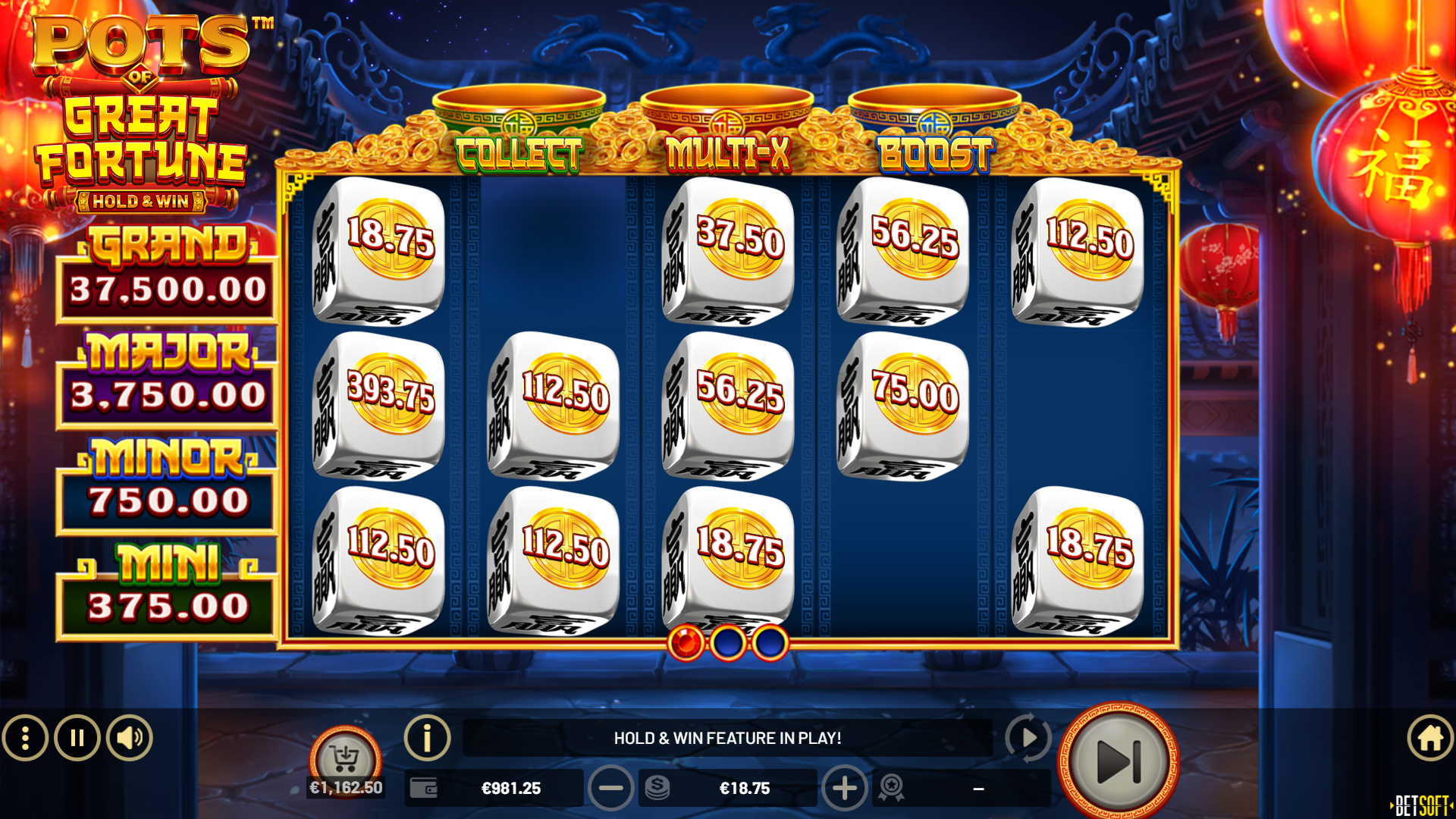
Task: Select the red gem pagination dot
Action: tap(685, 640)
